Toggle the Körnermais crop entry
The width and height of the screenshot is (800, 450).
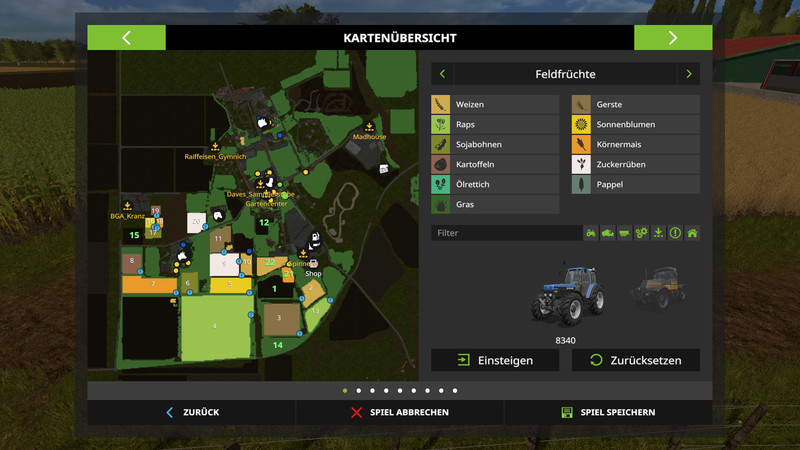coord(635,145)
